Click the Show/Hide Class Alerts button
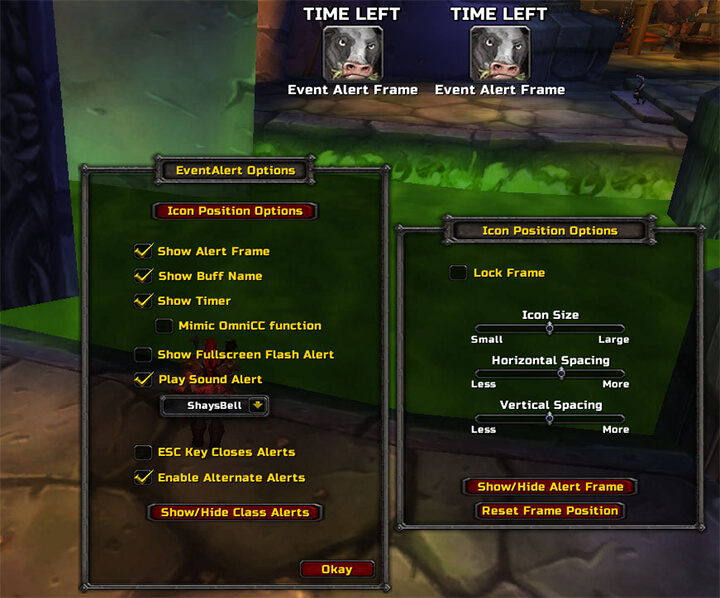 (x=235, y=512)
